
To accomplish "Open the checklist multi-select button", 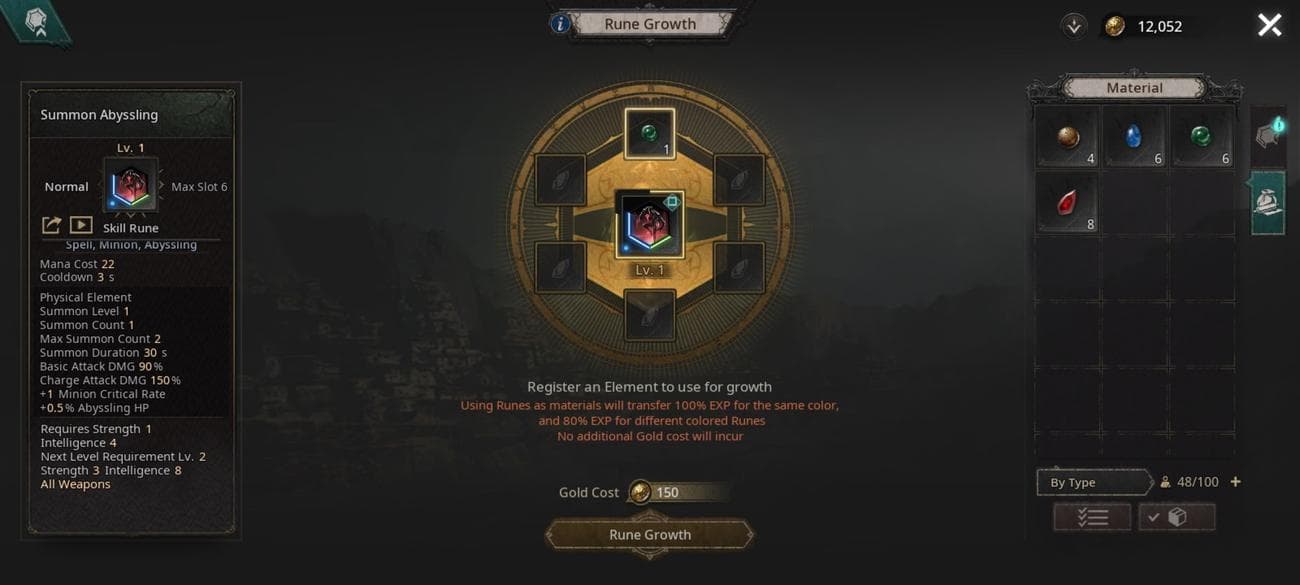I will coord(1092,517).
